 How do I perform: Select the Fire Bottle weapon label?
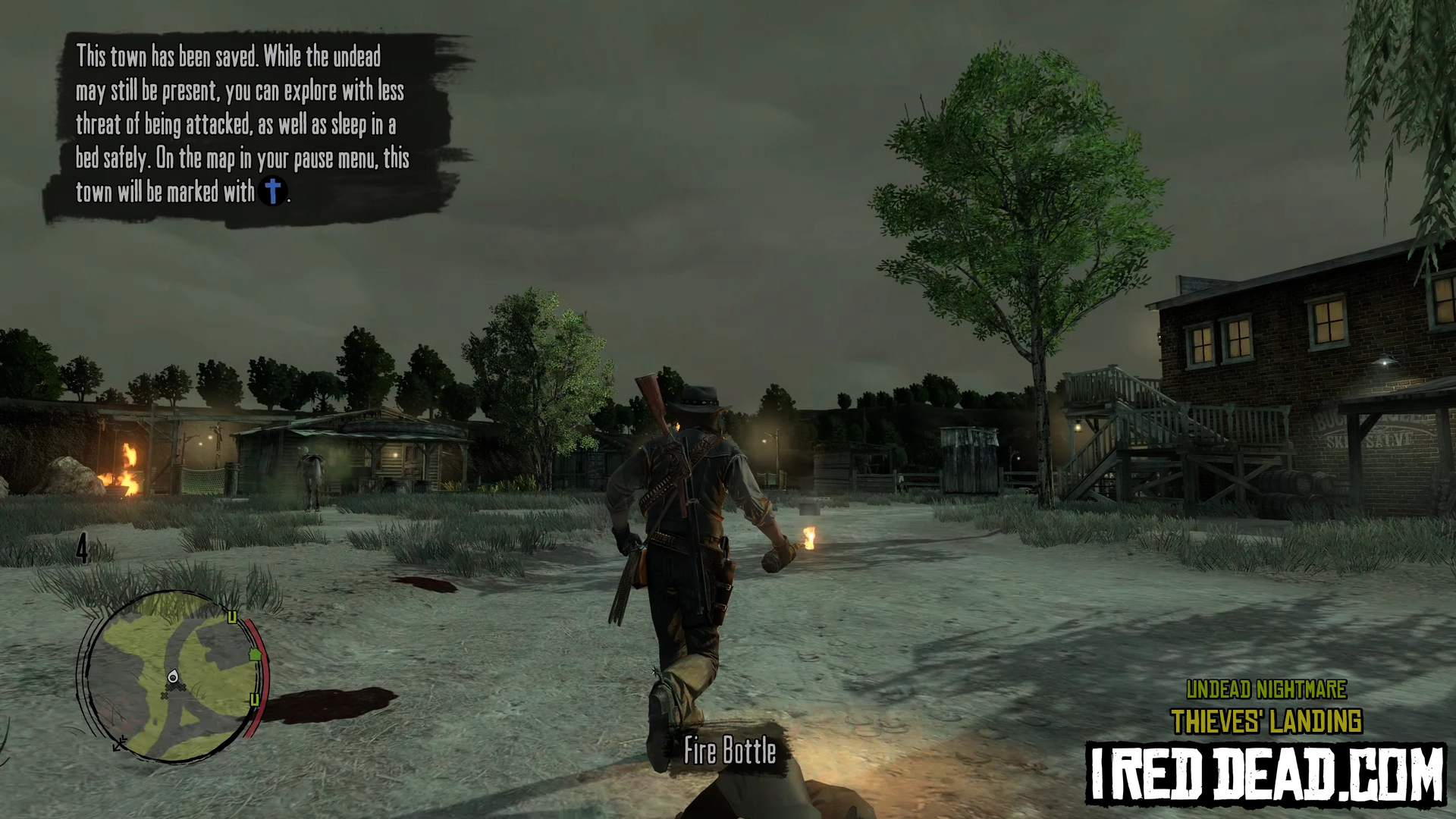[x=730, y=751]
